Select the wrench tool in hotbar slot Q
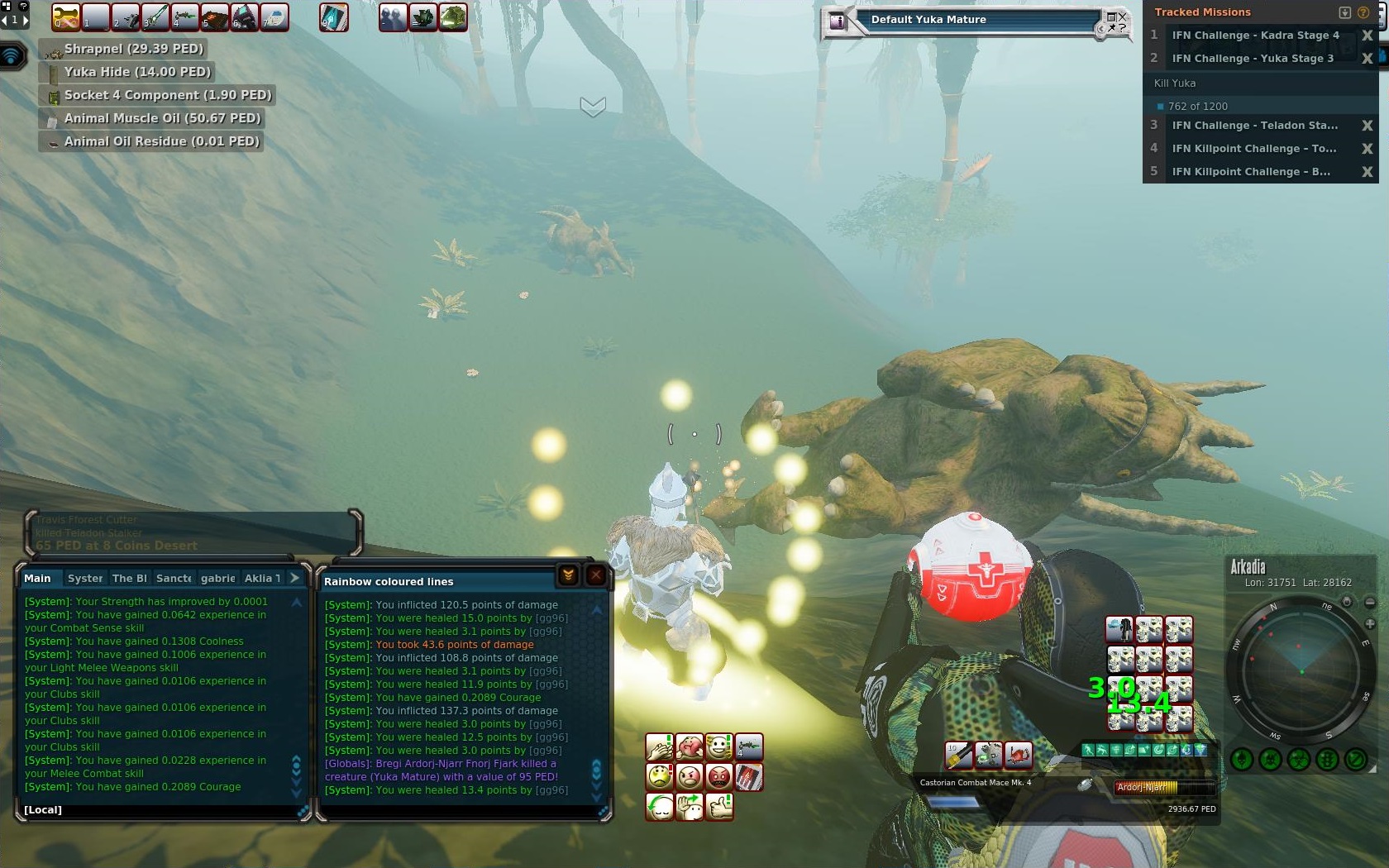The width and height of the screenshot is (1389, 868). click(x=66, y=17)
